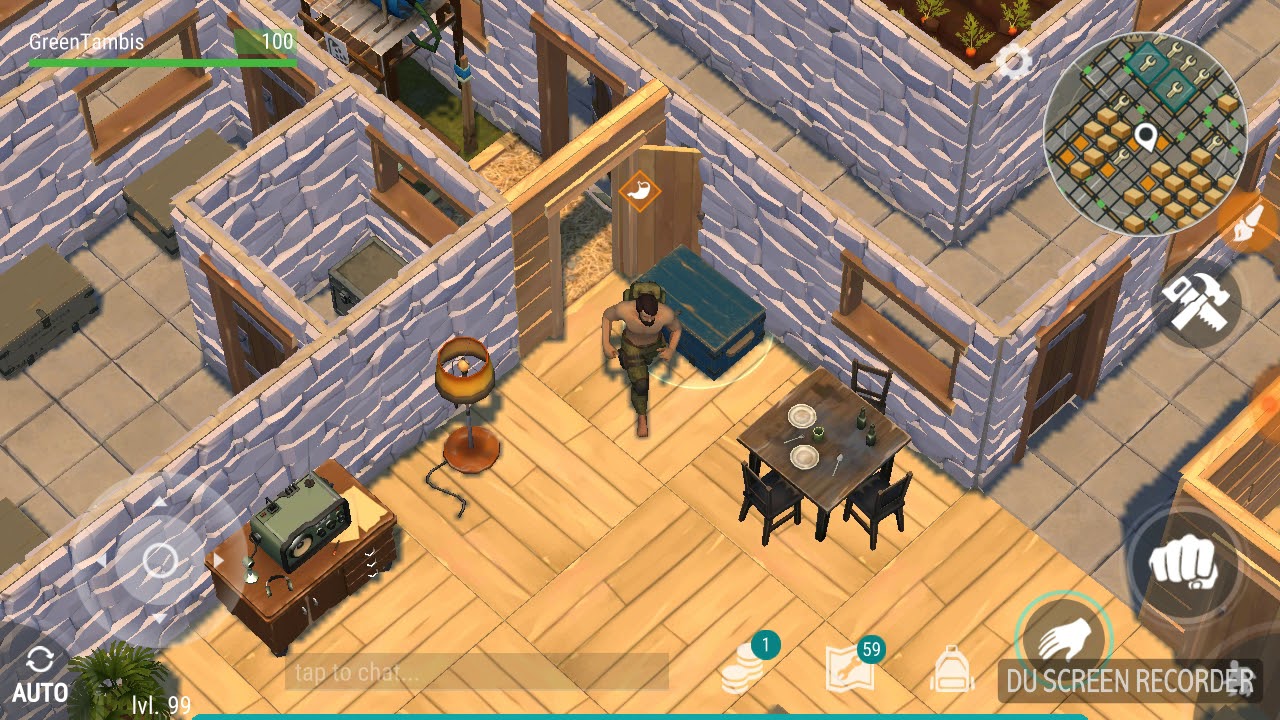Open the backpack inventory
Viewport: 1280px width, 720px height.
click(951, 668)
